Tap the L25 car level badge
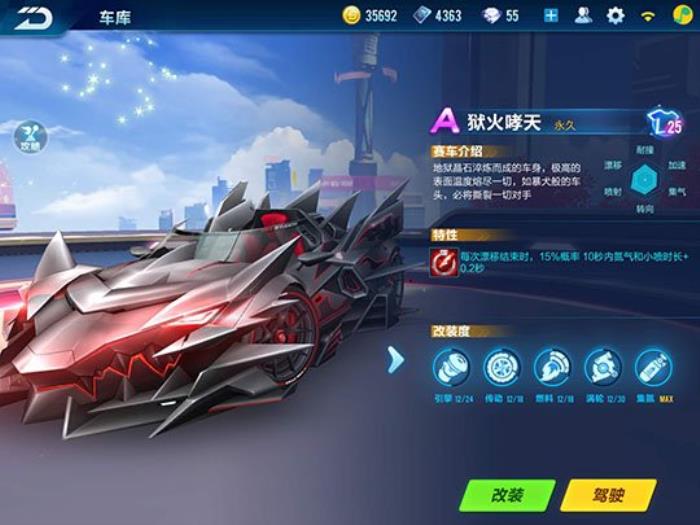The height and width of the screenshot is (525, 700). pos(665,124)
